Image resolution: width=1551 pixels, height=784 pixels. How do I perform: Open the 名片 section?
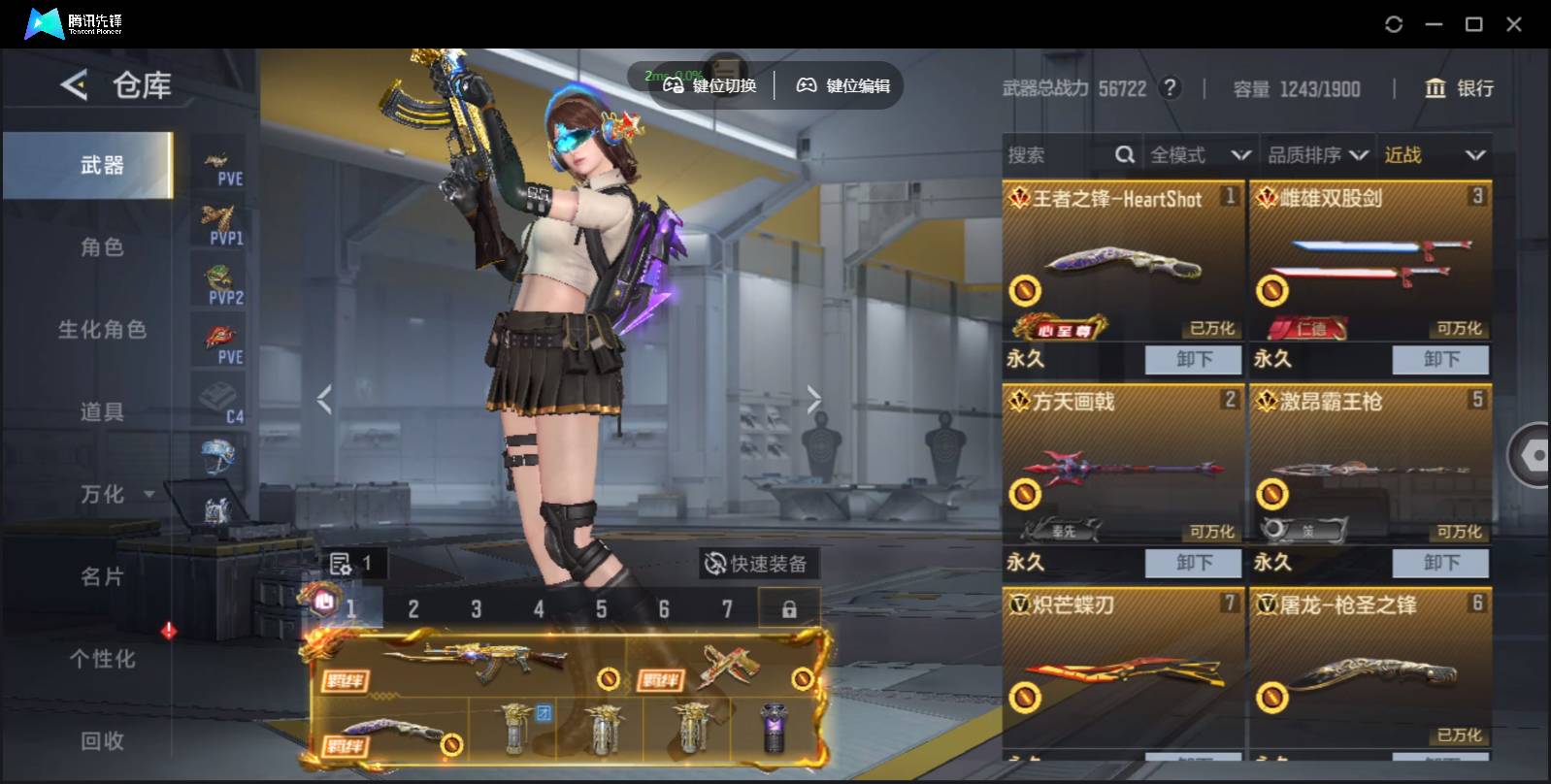(102, 577)
